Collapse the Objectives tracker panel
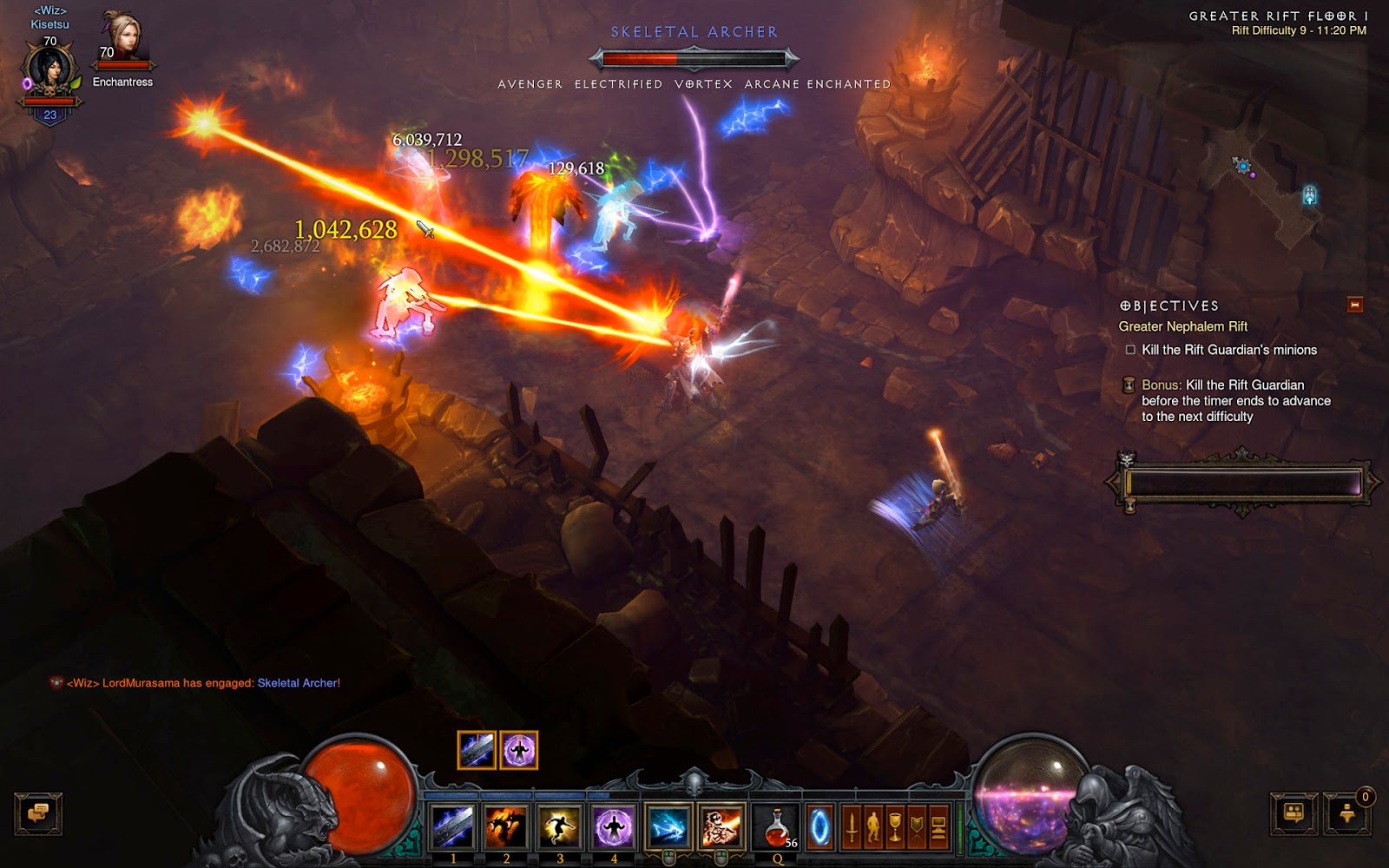This screenshot has width=1389, height=868. 1354,305
